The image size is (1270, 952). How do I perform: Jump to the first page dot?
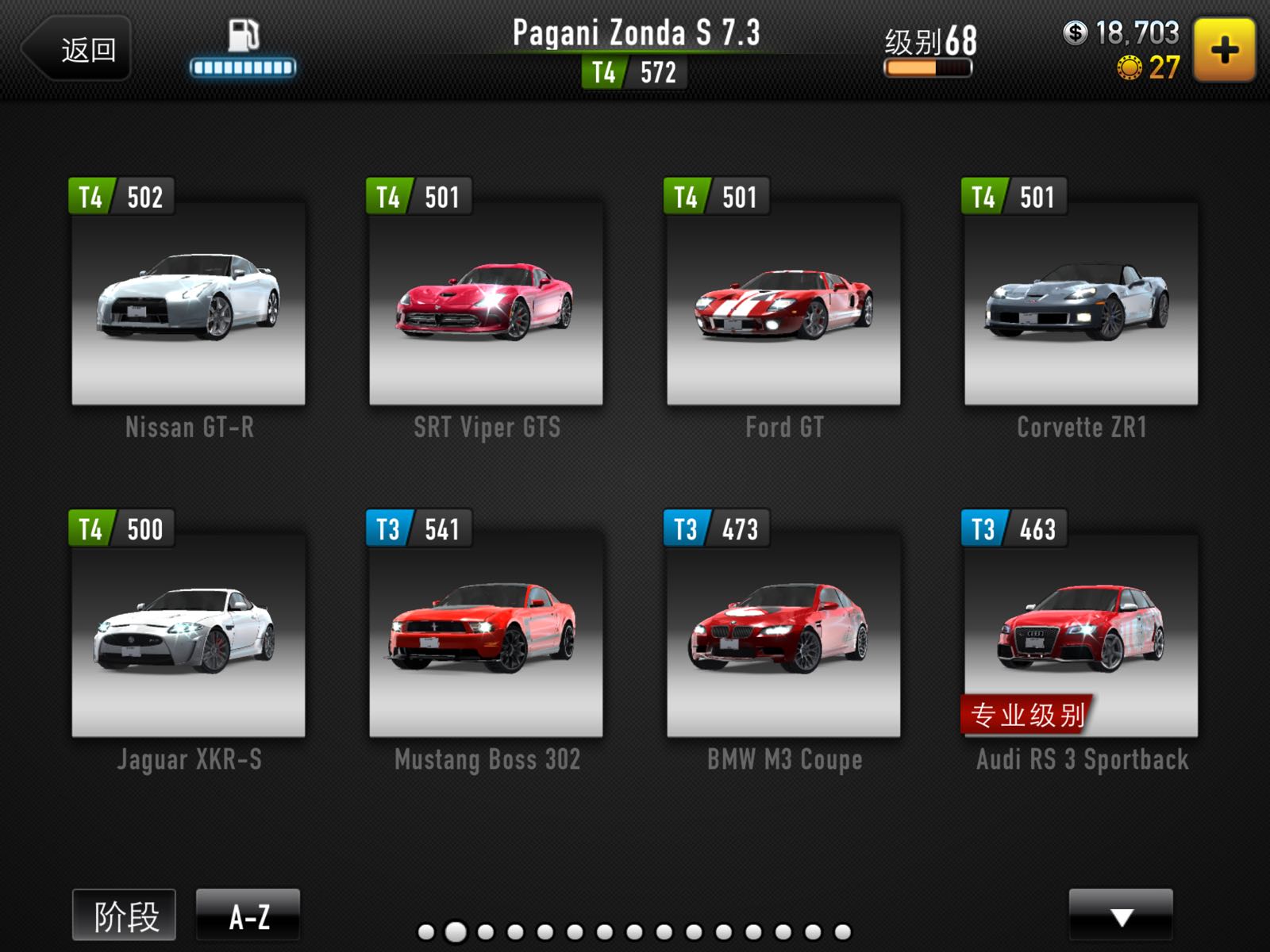(x=426, y=932)
